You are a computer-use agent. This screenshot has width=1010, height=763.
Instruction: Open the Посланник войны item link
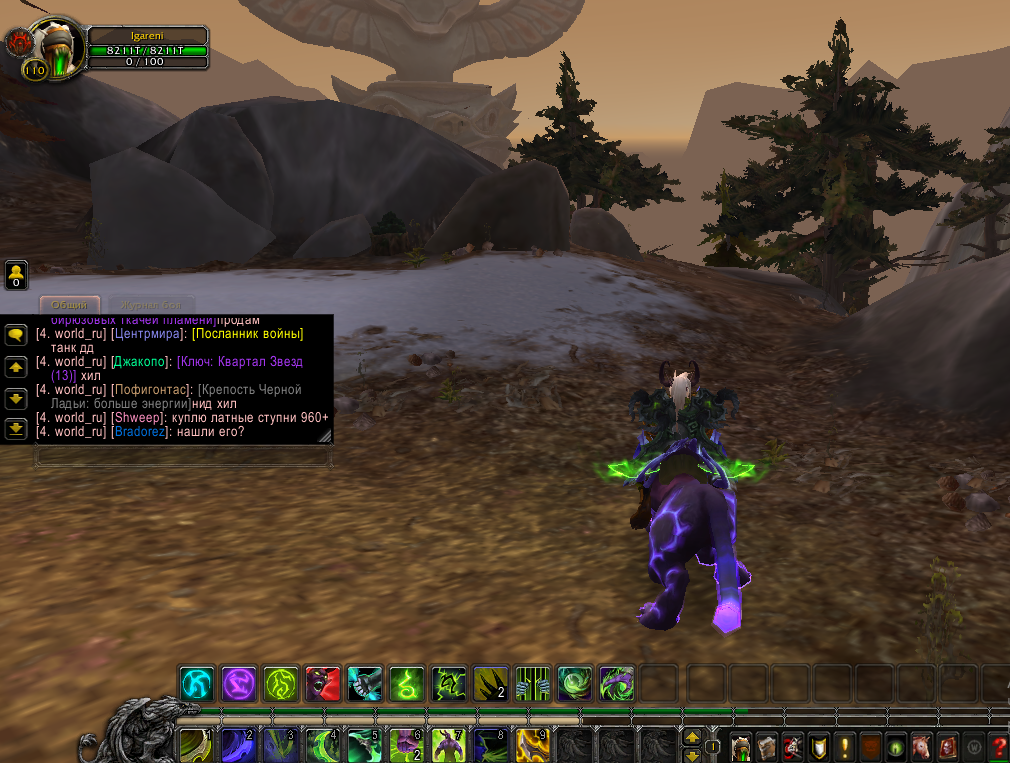[248, 333]
